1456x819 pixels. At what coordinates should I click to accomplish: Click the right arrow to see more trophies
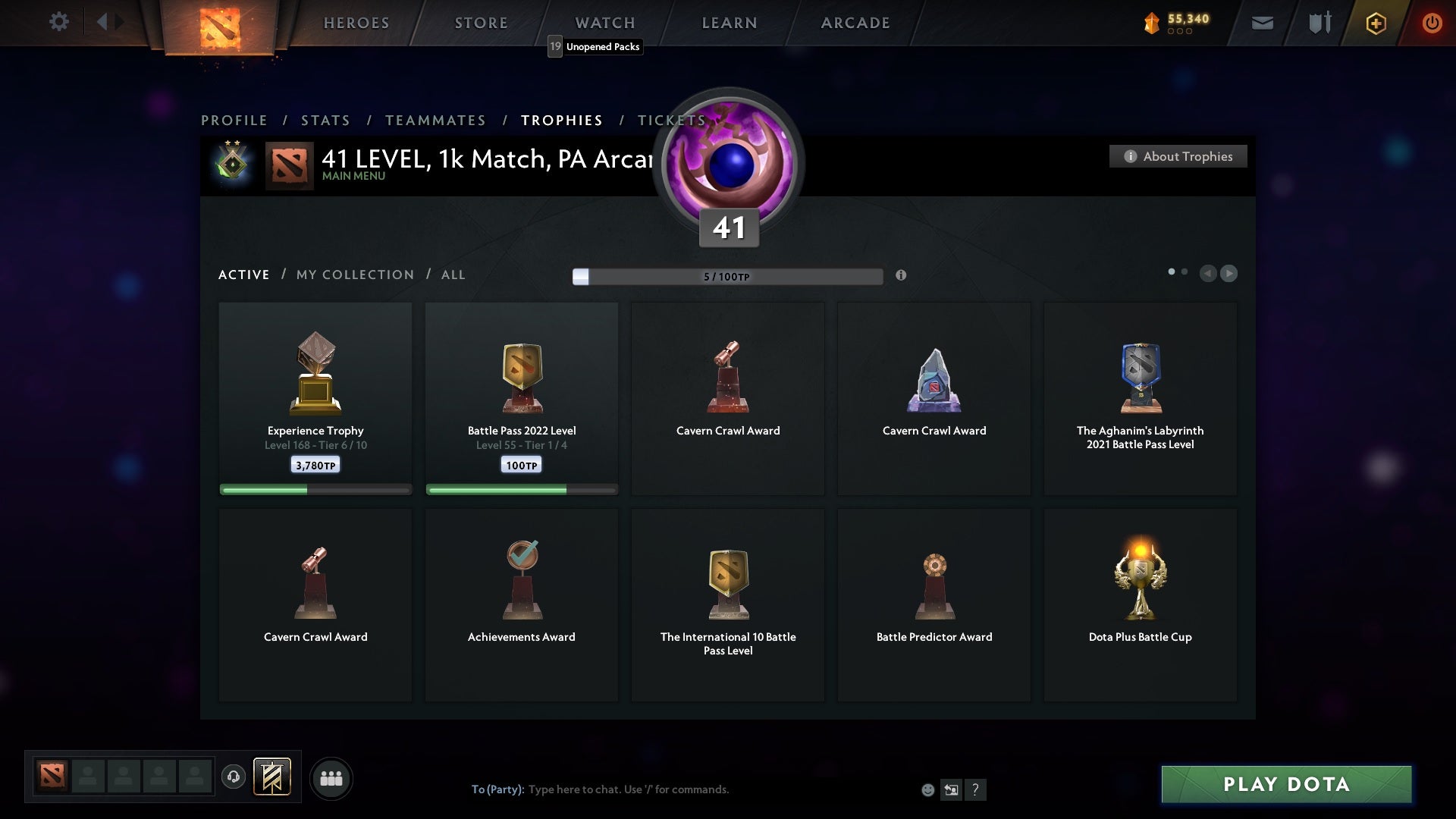(x=1228, y=275)
